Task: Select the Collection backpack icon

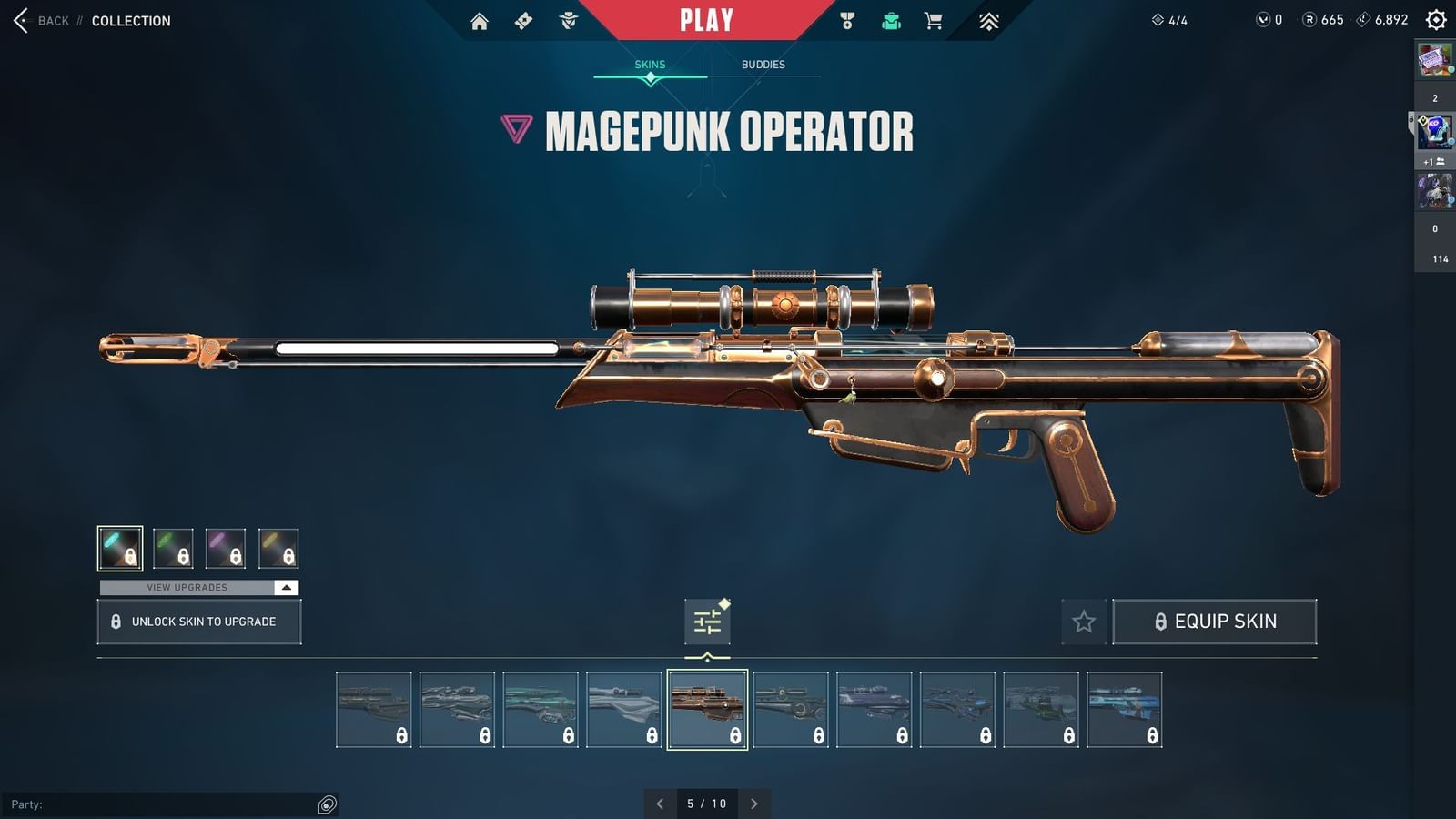Action: click(x=890, y=19)
